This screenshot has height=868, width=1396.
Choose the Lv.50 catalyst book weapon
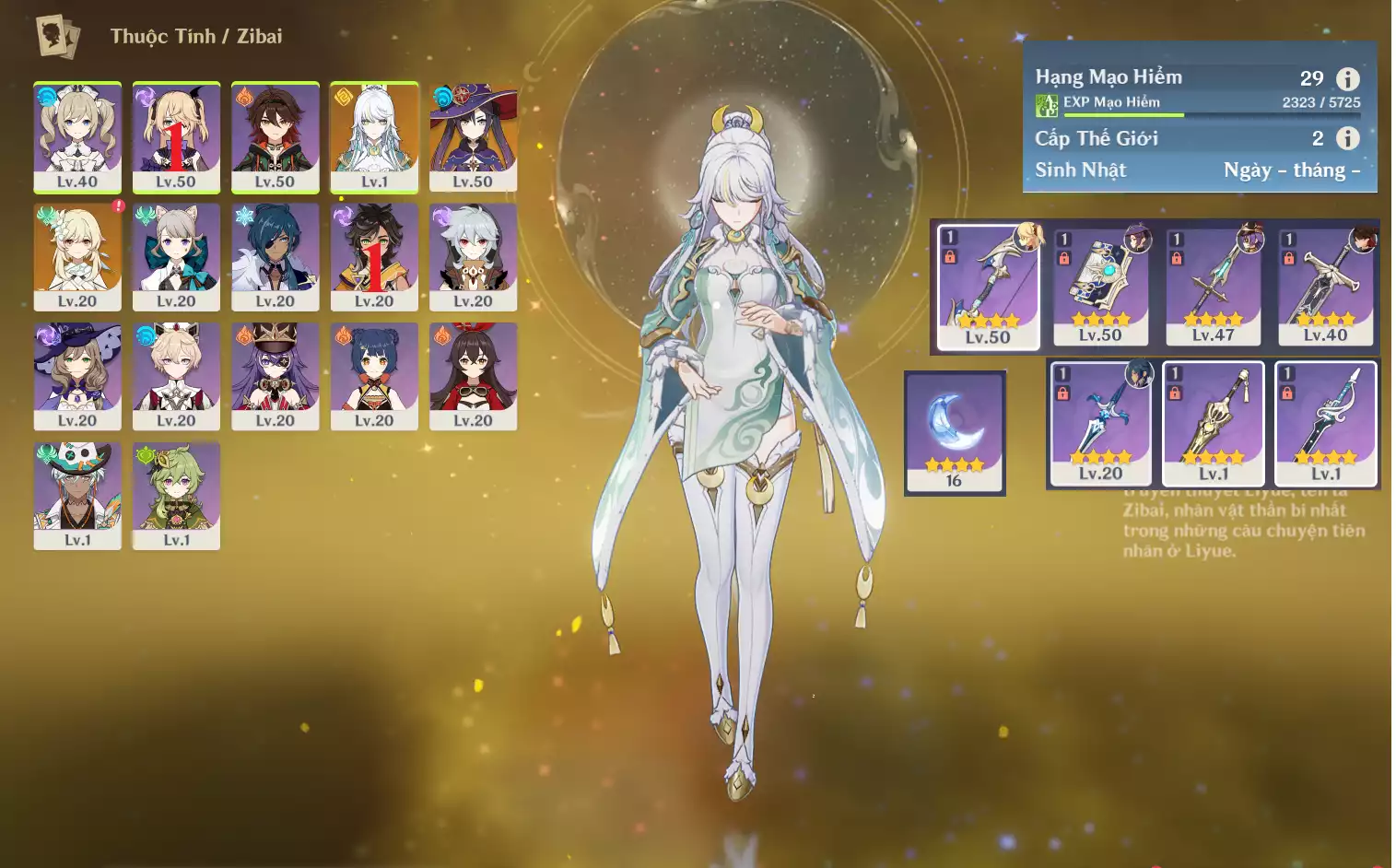(x=1100, y=285)
